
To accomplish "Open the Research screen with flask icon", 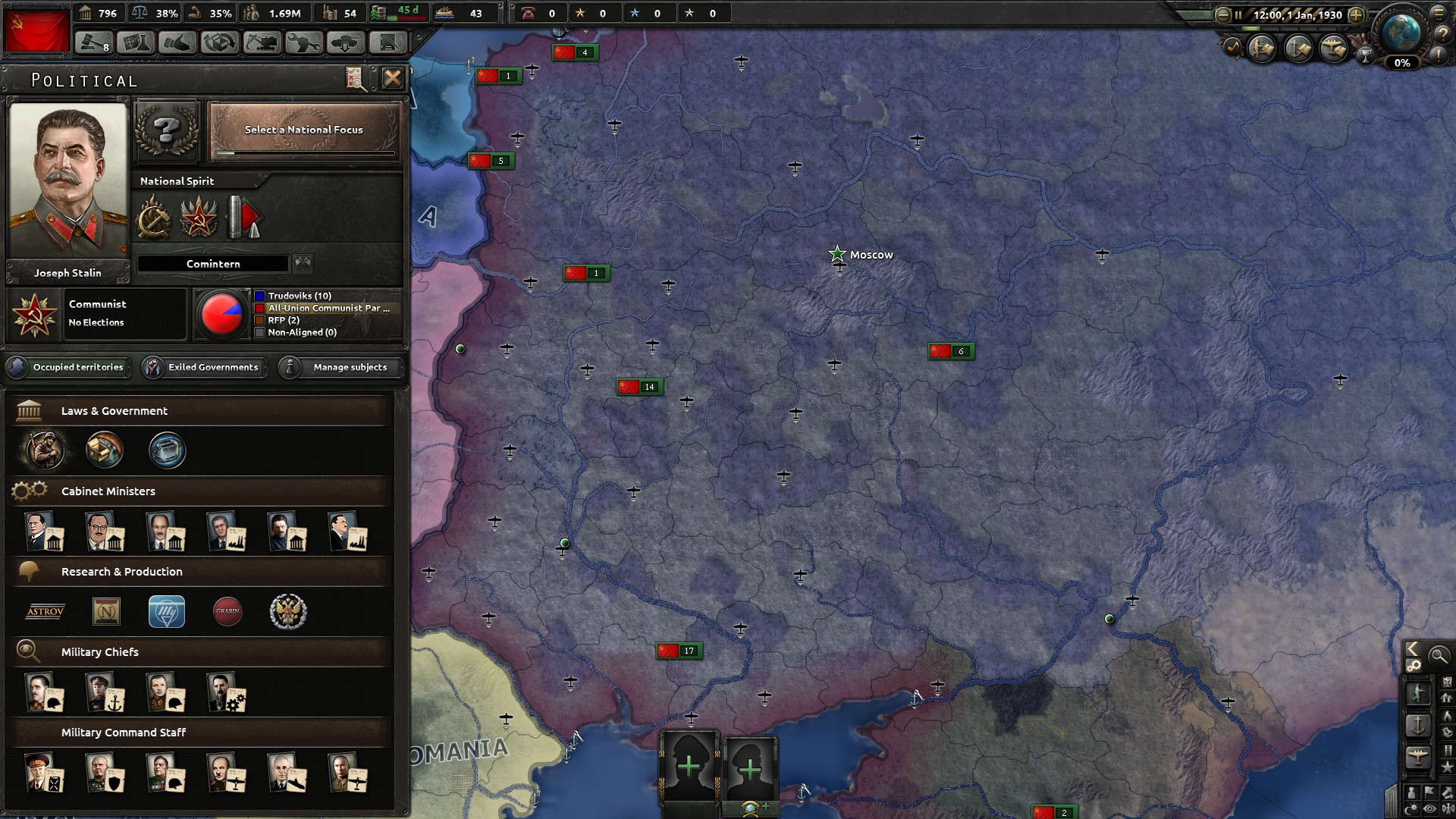I will tap(136, 43).
